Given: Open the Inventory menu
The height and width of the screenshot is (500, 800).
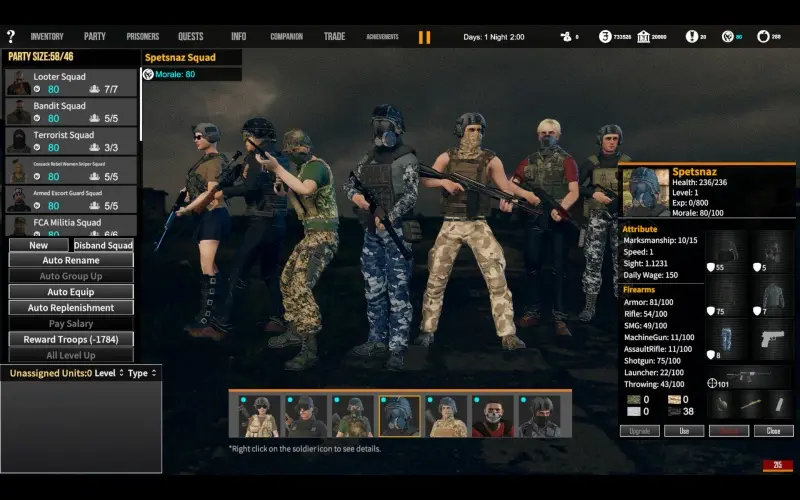Looking at the screenshot, I should pyautogui.click(x=47, y=37).
